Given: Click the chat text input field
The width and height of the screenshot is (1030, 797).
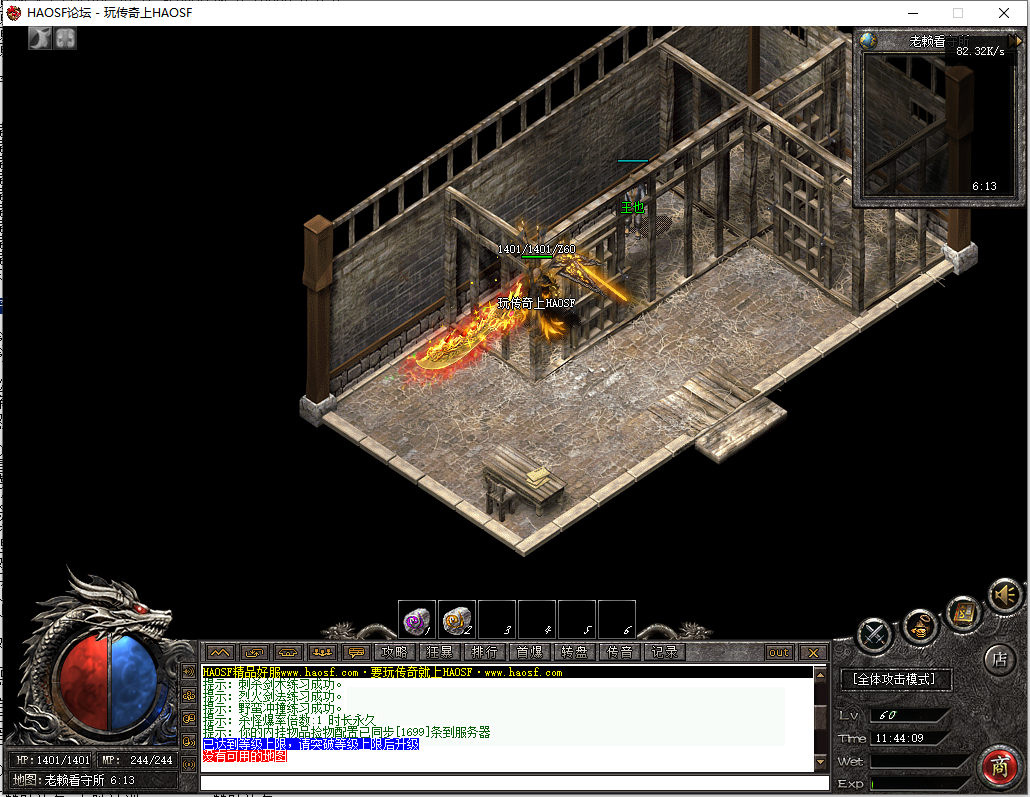Looking at the screenshot, I should 500,782.
